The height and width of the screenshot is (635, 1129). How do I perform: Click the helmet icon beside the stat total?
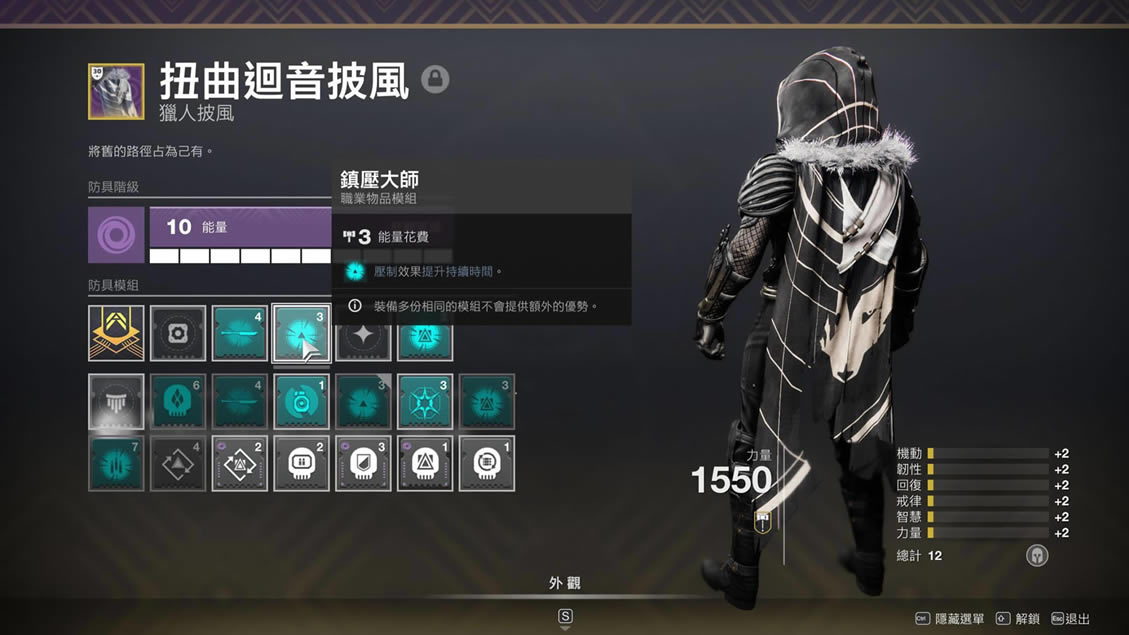[1037, 555]
